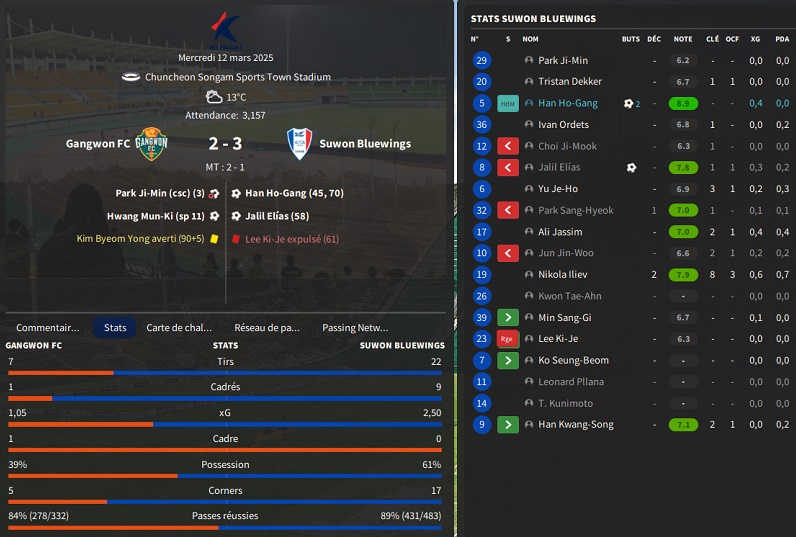Viewport: 796px width, 537px height.
Task: Open the Carte de chaleur tab
Action: 179,327
